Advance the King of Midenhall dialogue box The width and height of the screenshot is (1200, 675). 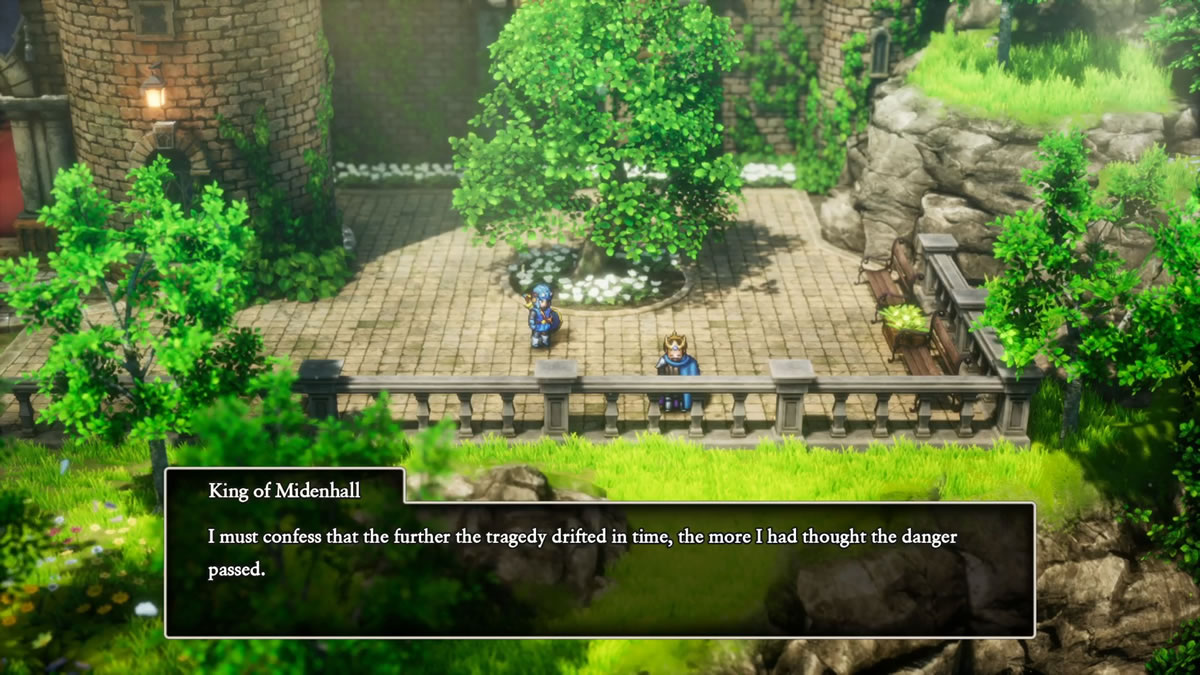(x=599, y=568)
